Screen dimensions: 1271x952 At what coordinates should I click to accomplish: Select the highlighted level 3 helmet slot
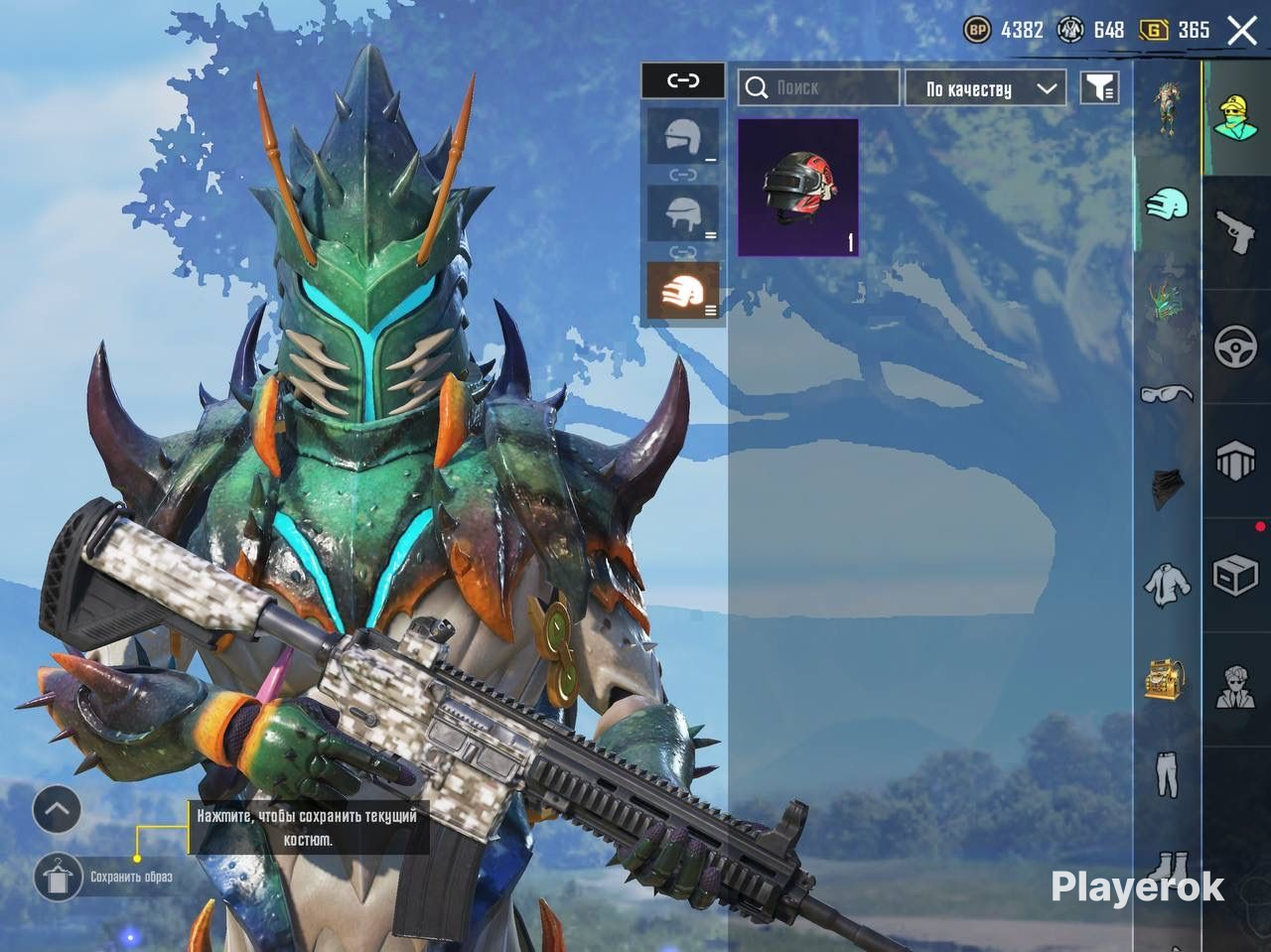pyautogui.click(x=683, y=291)
